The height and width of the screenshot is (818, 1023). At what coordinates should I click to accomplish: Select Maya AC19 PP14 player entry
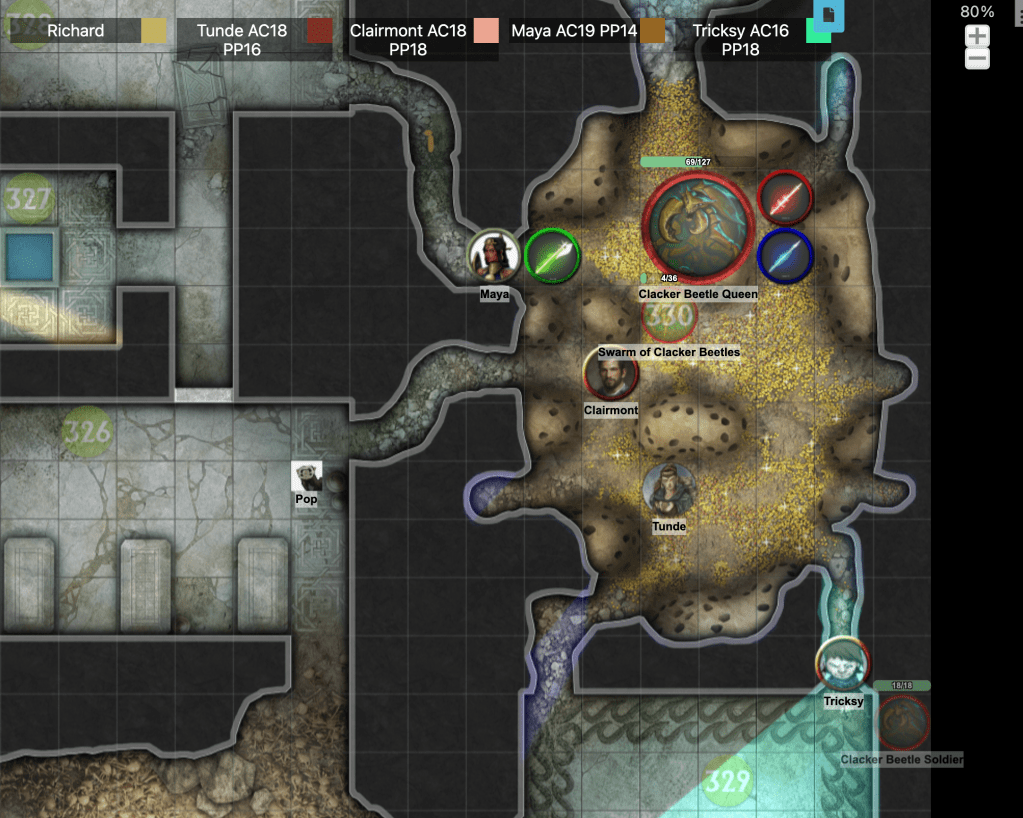[x=574, y=31]
